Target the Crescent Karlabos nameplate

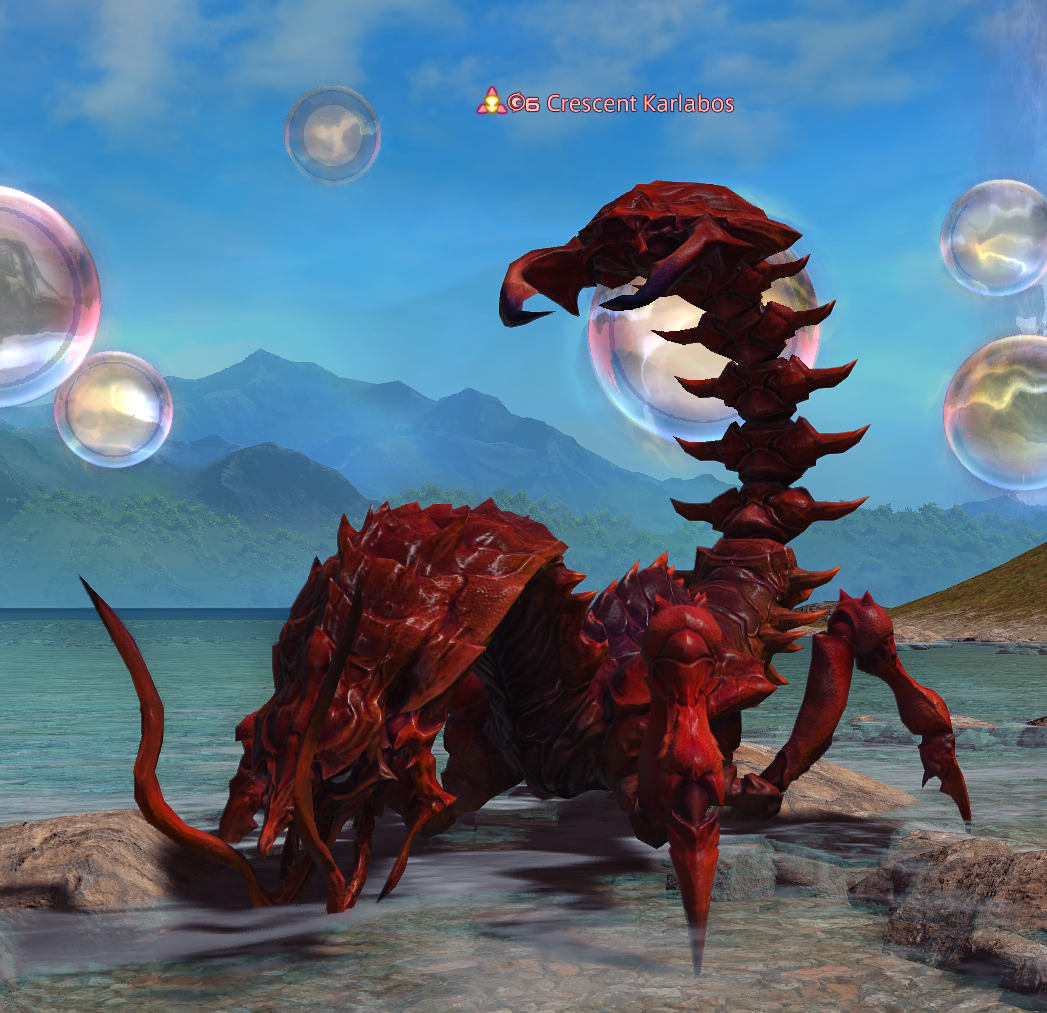(640, 103)
